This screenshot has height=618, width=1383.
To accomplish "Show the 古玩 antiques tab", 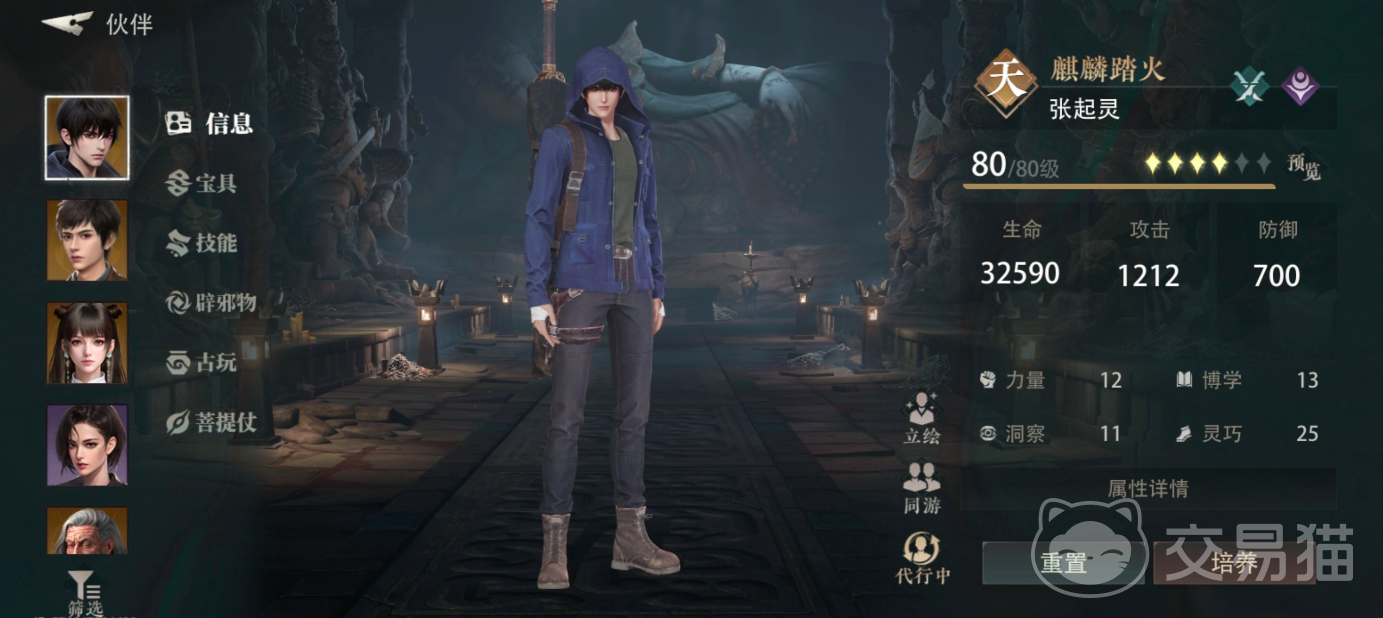I will pyautogui.click(x=203, y=363).
